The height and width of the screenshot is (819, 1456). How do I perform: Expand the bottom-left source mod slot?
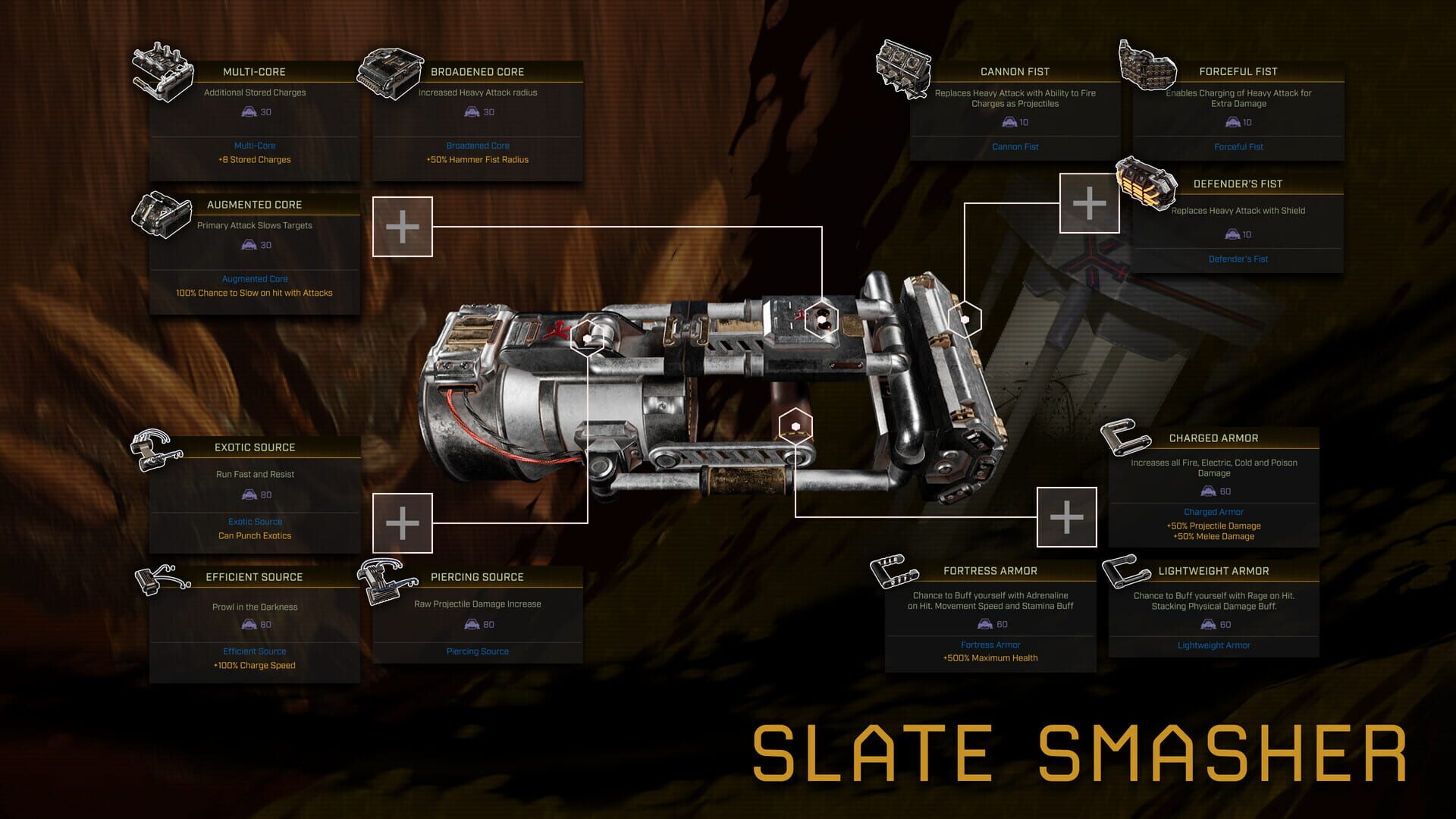[403, 522]
